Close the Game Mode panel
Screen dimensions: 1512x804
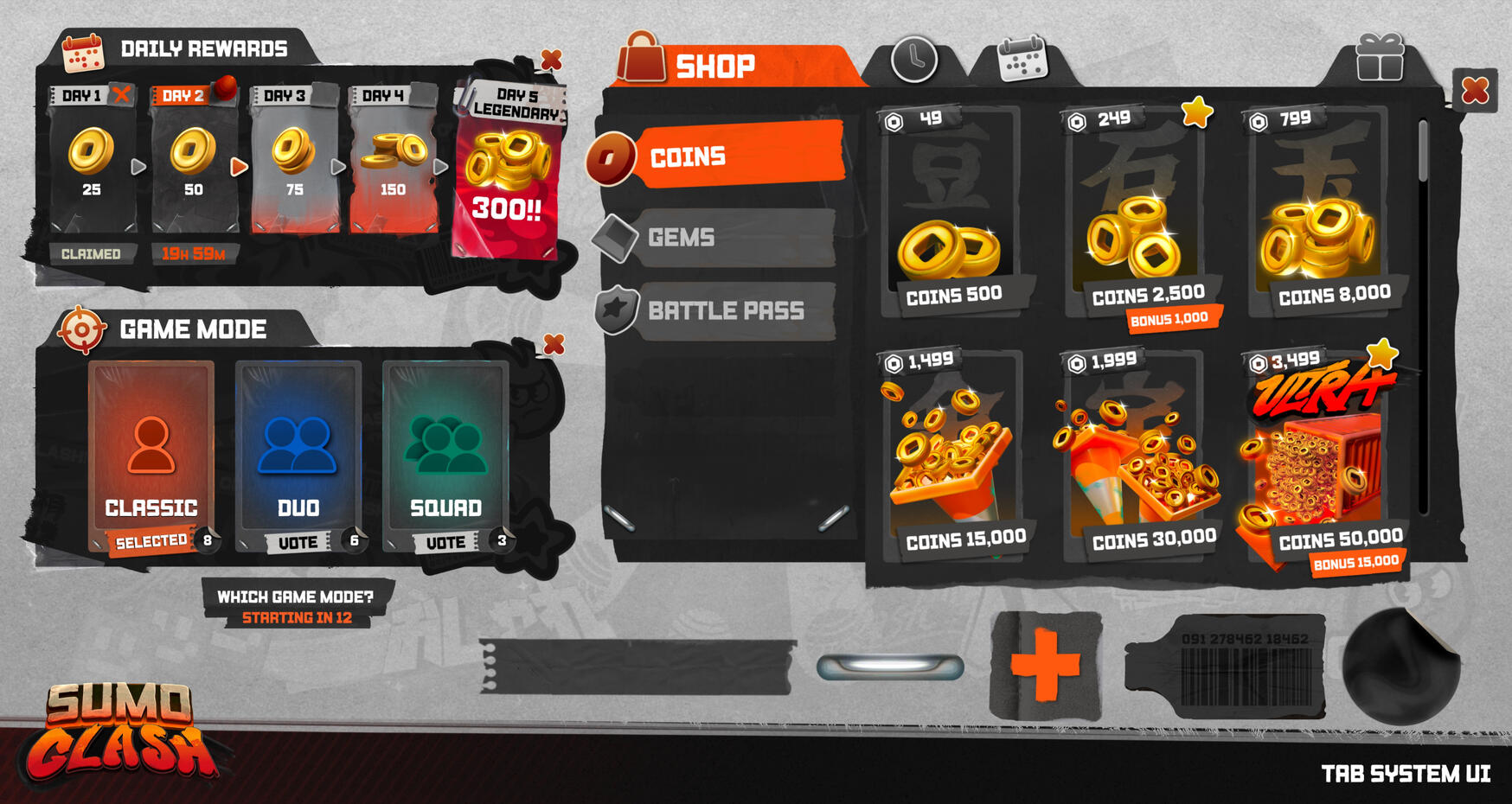click(554, 344)
